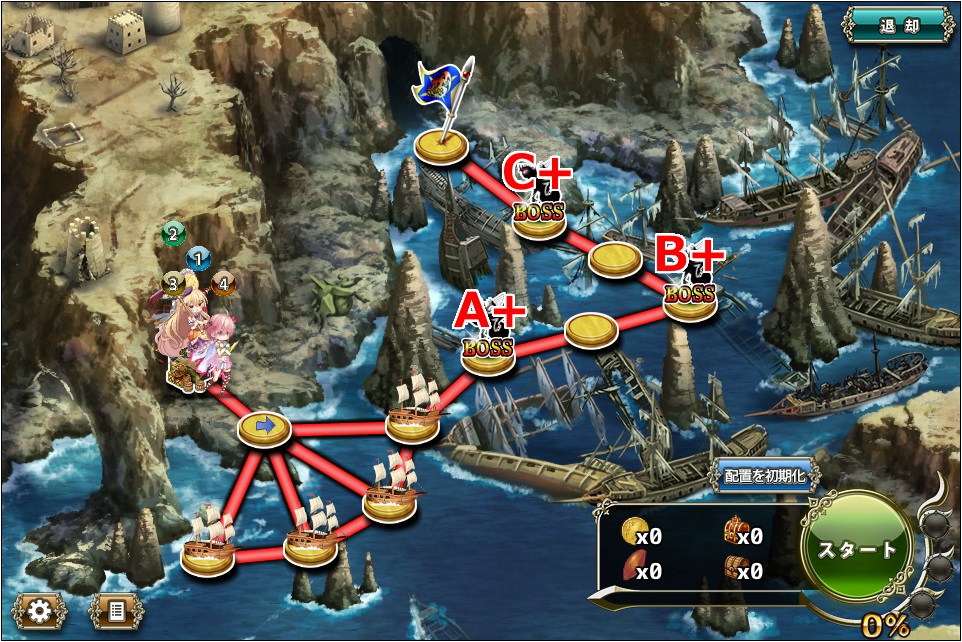Choose the blue arrow map node
Image resolution: width=962 pixels, height=642 pixels.
265,428
